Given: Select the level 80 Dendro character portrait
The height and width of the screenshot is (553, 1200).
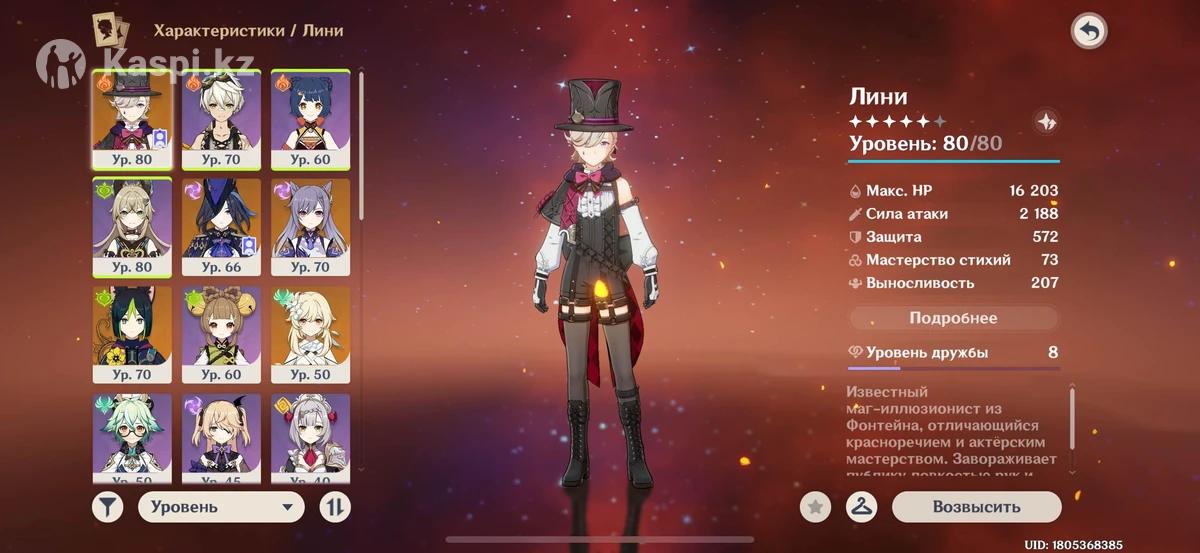Looking at the screenshot, I should point(132,226).
